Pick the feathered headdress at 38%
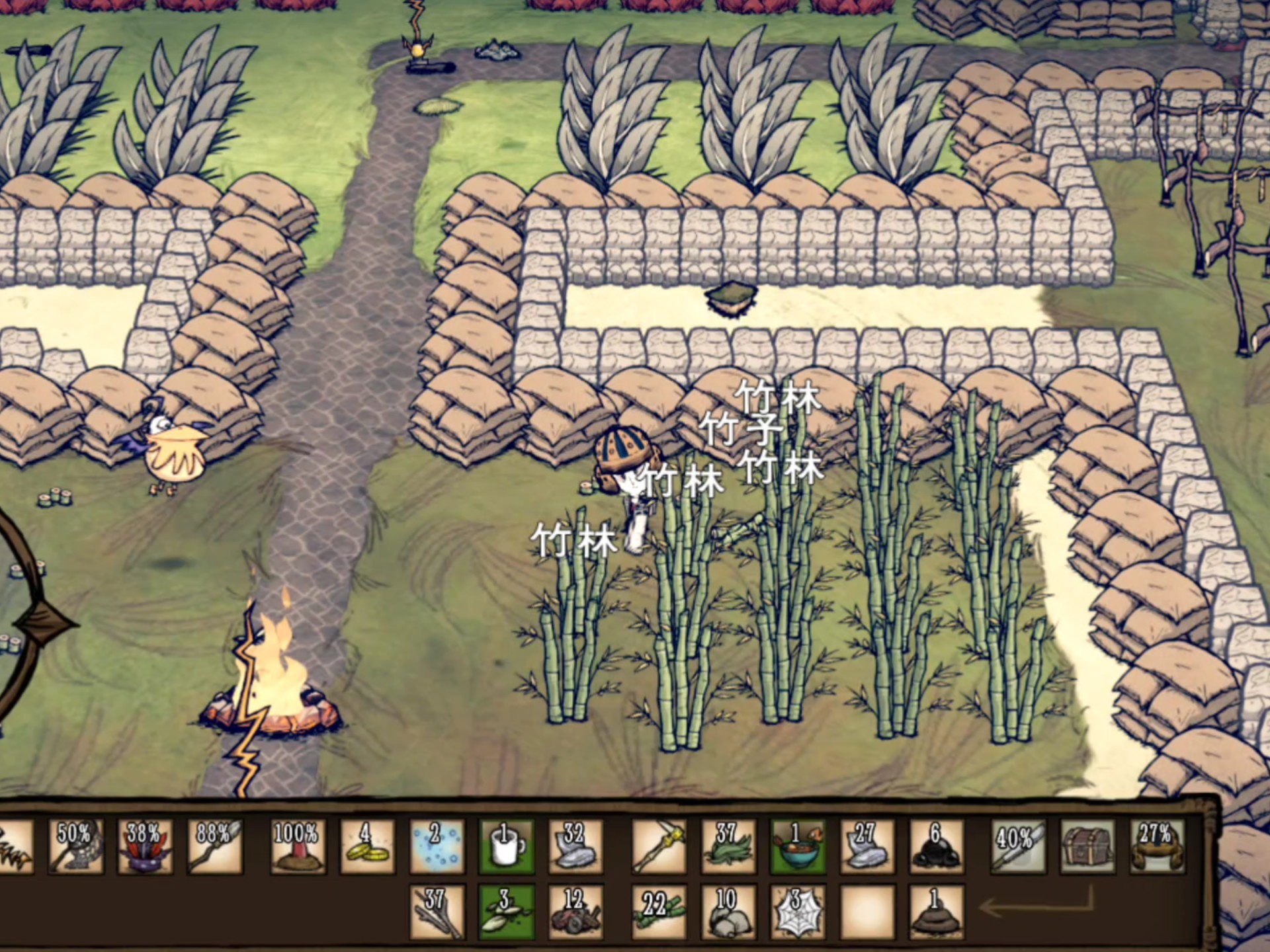This screenshot has width=1270, height=952. (145, 847)
